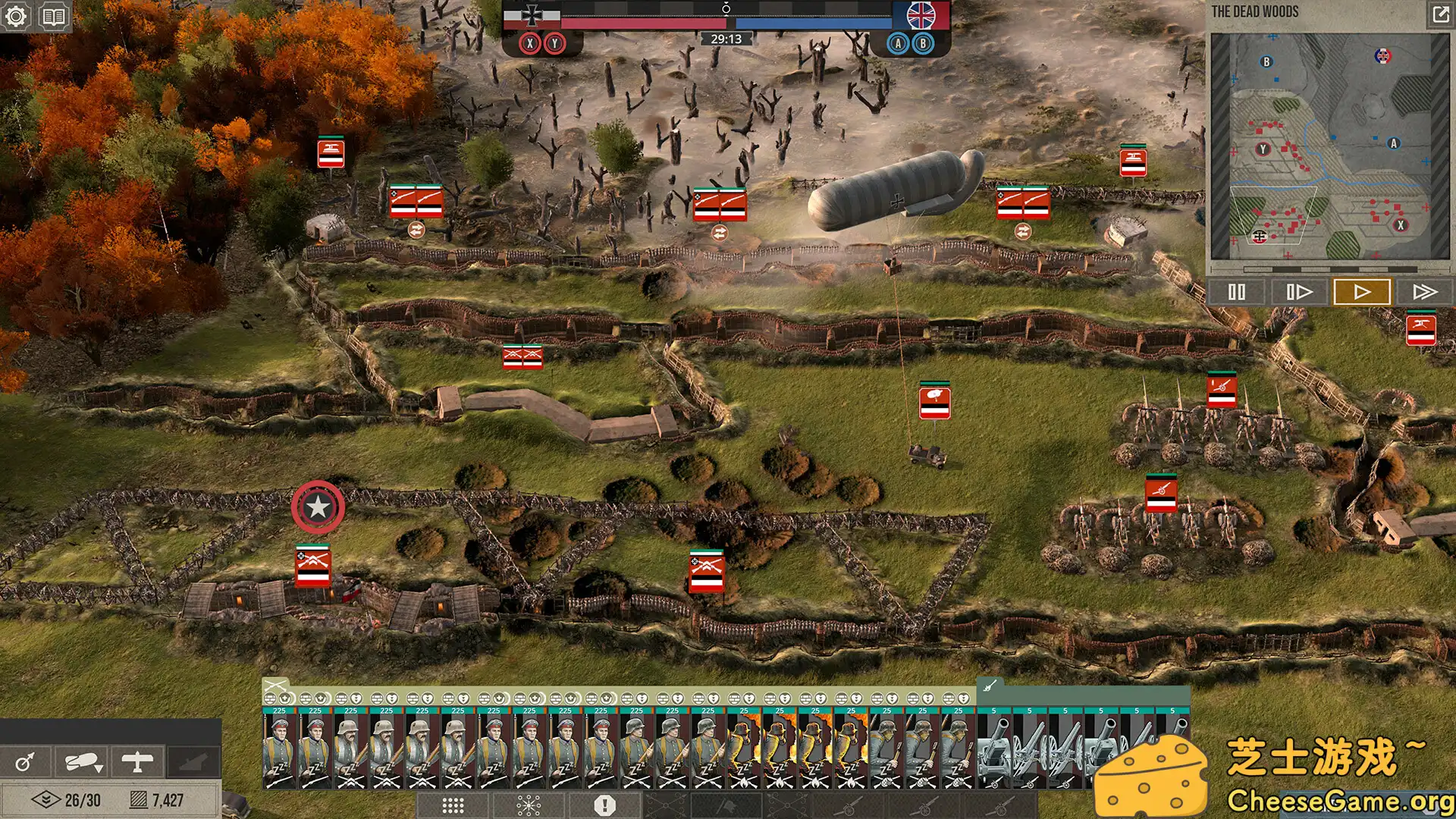Toggle slow-motion step speed
This screenshot has height=819, width=1456.
[1298, 290]
